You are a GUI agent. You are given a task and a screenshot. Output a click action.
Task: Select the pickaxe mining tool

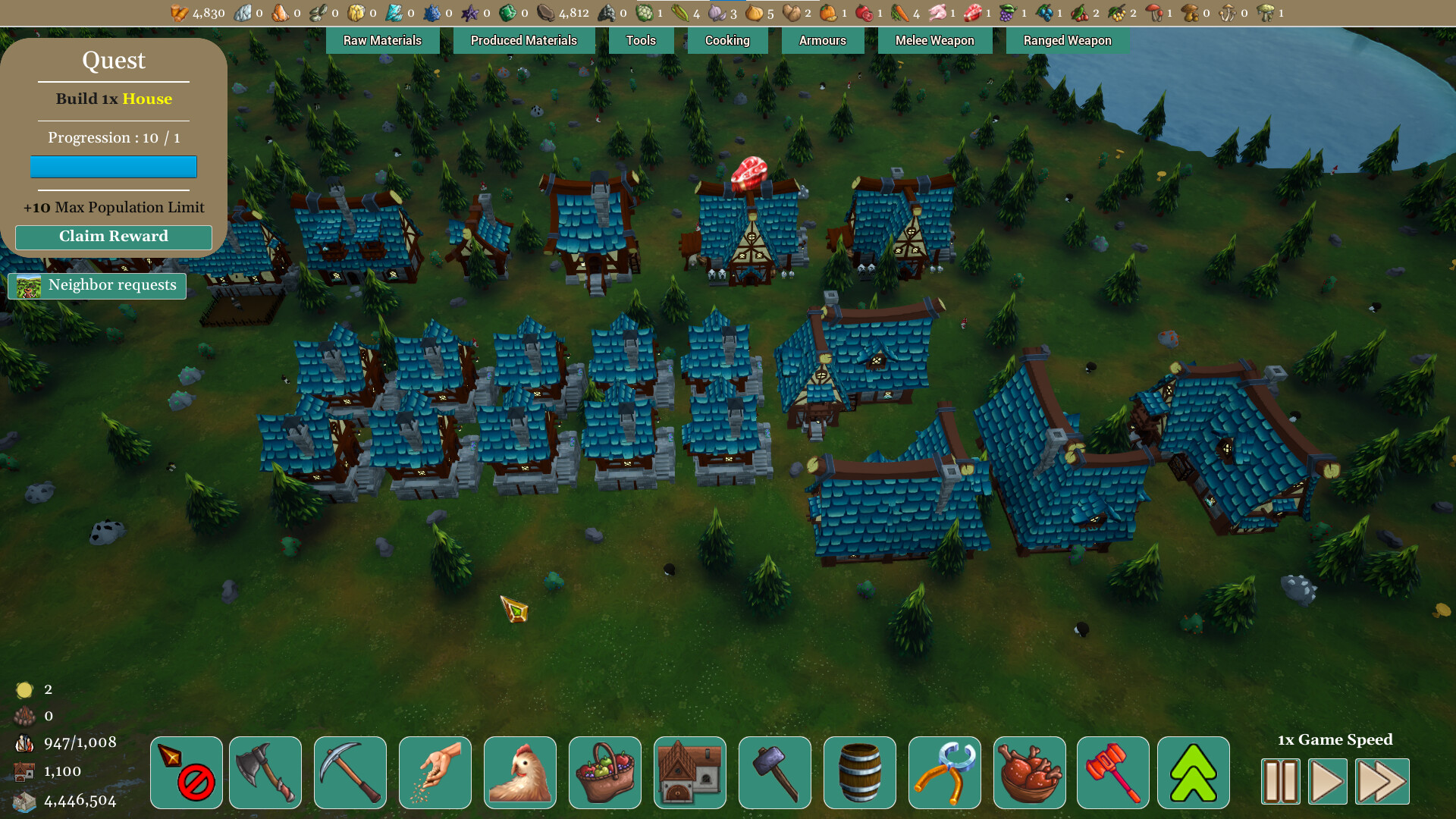tap(350, 773)
